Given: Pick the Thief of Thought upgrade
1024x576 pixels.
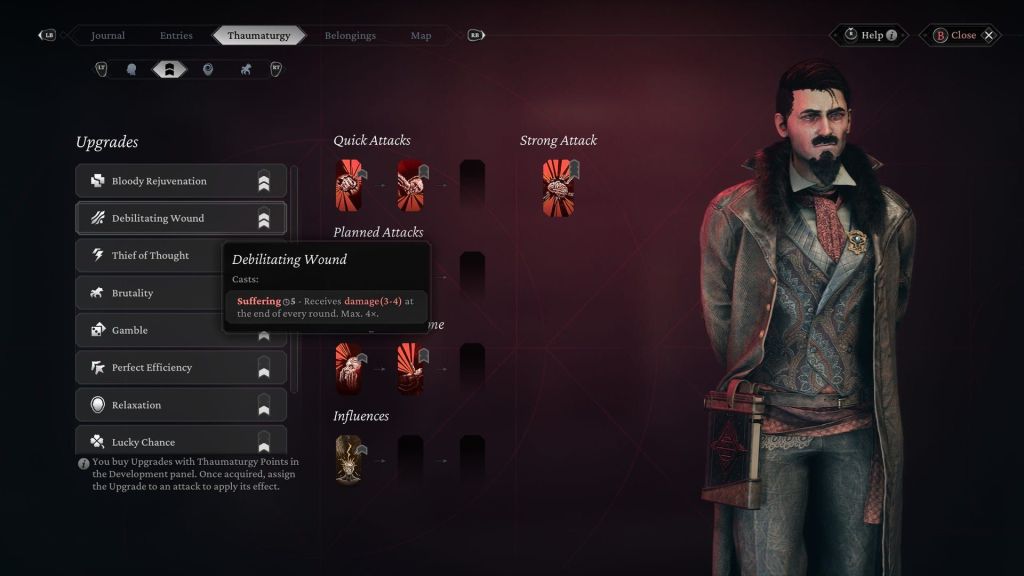Looking at the screenshot, I should click(150, 255).
